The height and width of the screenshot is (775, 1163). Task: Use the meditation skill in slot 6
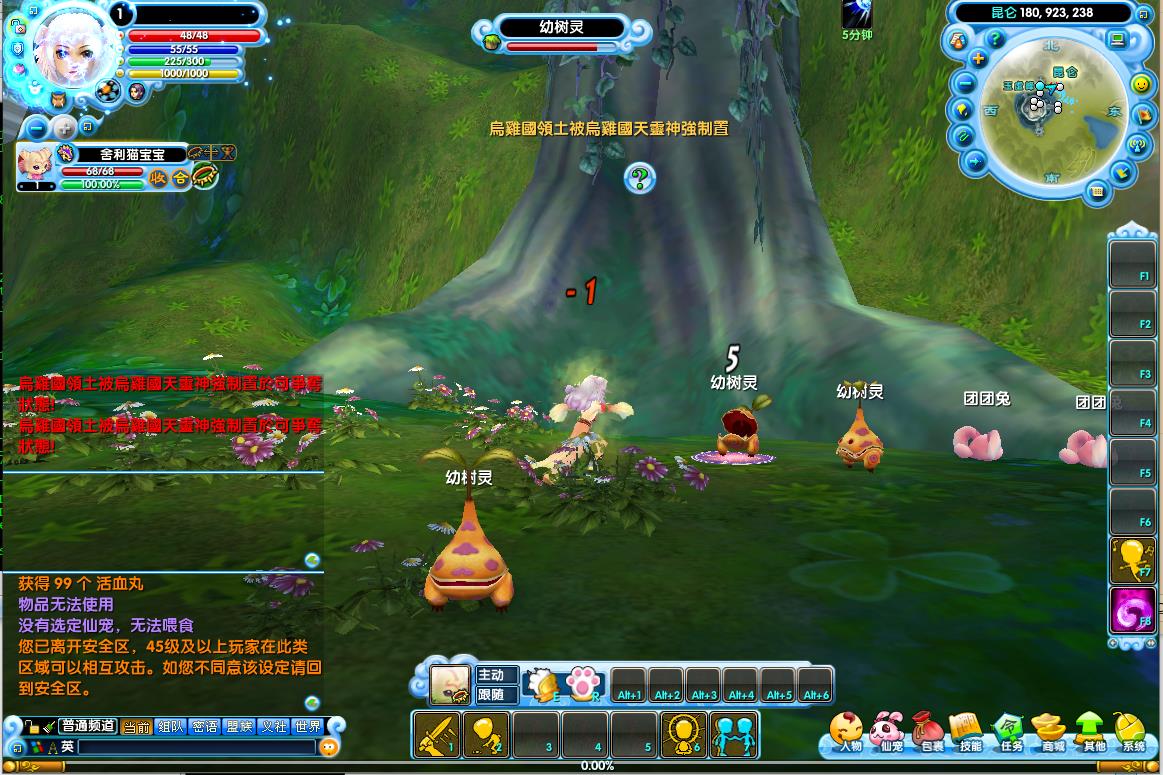coord(683,734)
